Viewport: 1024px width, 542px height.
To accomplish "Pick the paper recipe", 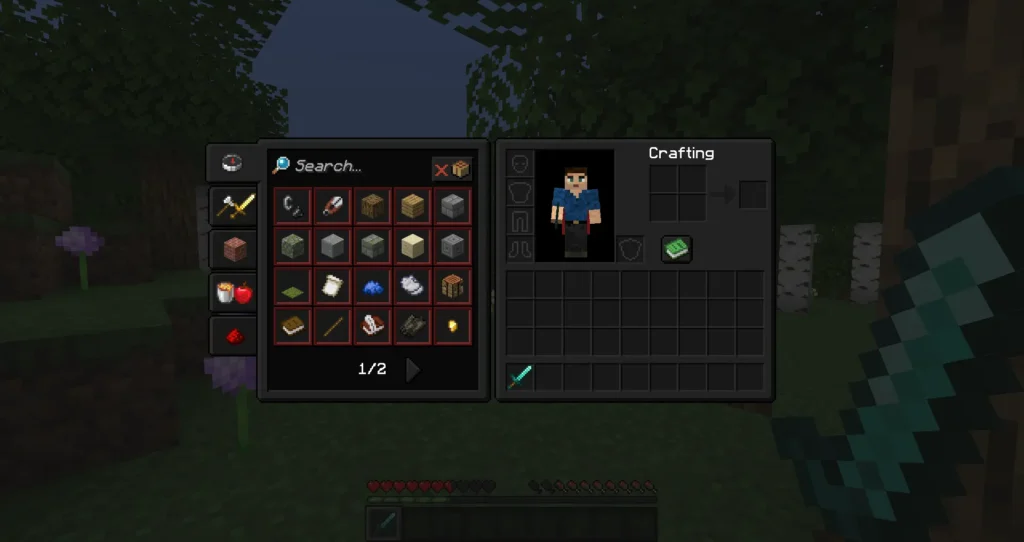I will click(x=332, y=286).
